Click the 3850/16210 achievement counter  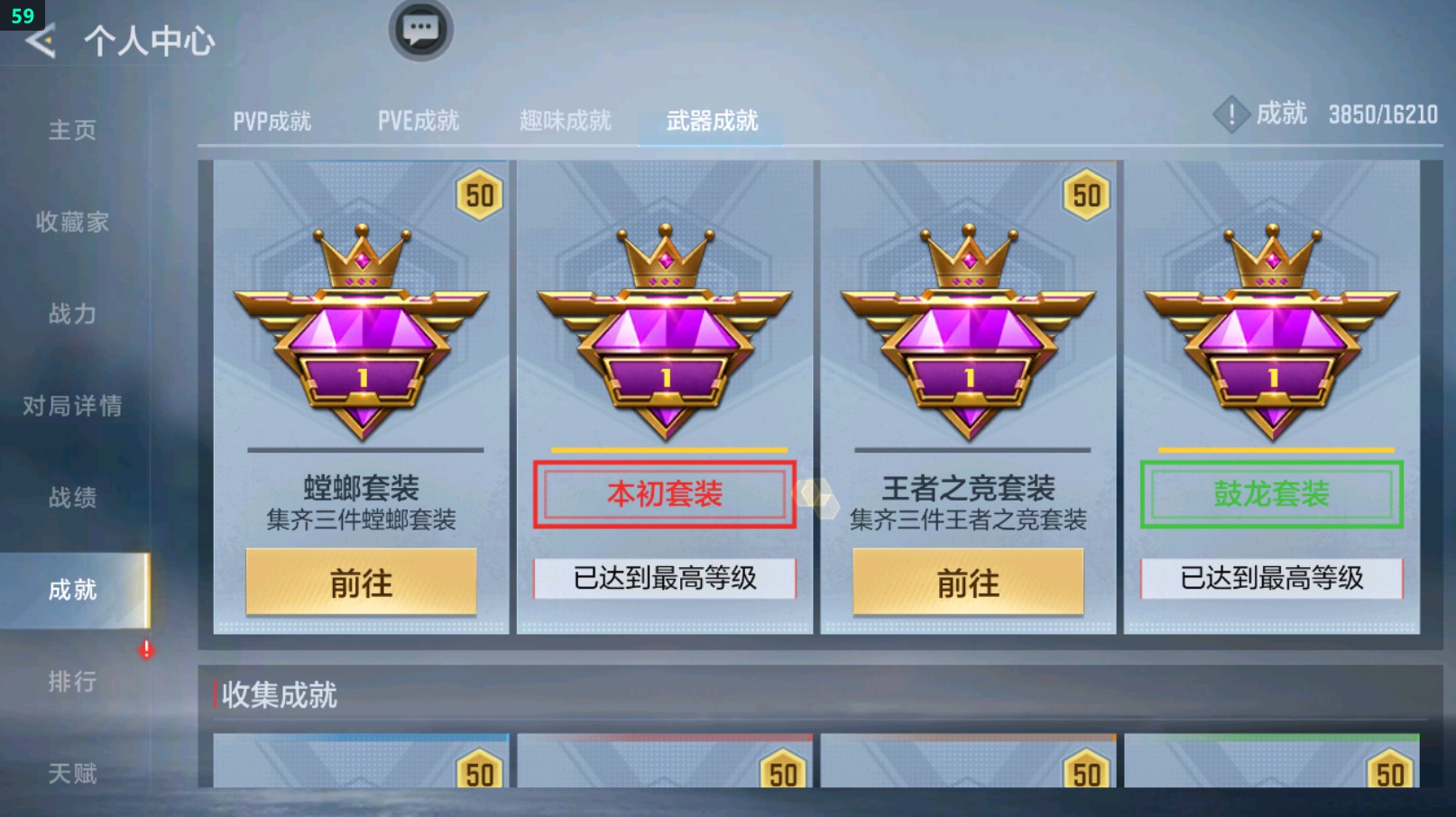1380,115
